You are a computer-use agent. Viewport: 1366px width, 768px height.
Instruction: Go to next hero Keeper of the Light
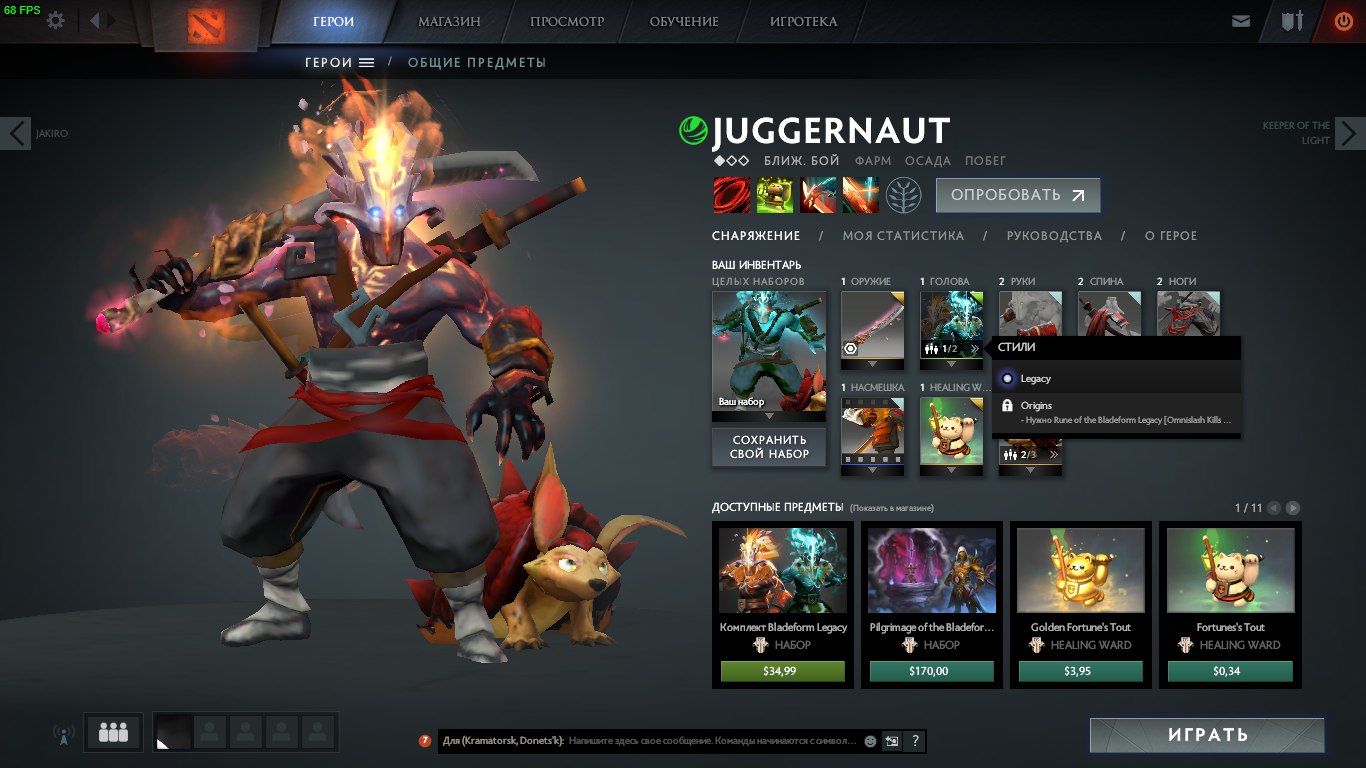[1350, 133]
